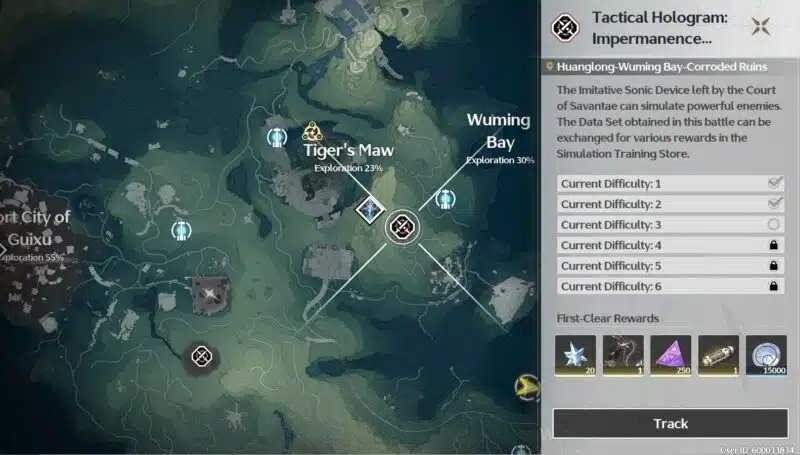Click the Track button
Screen dimensions: 800x455
click(670, 423)
